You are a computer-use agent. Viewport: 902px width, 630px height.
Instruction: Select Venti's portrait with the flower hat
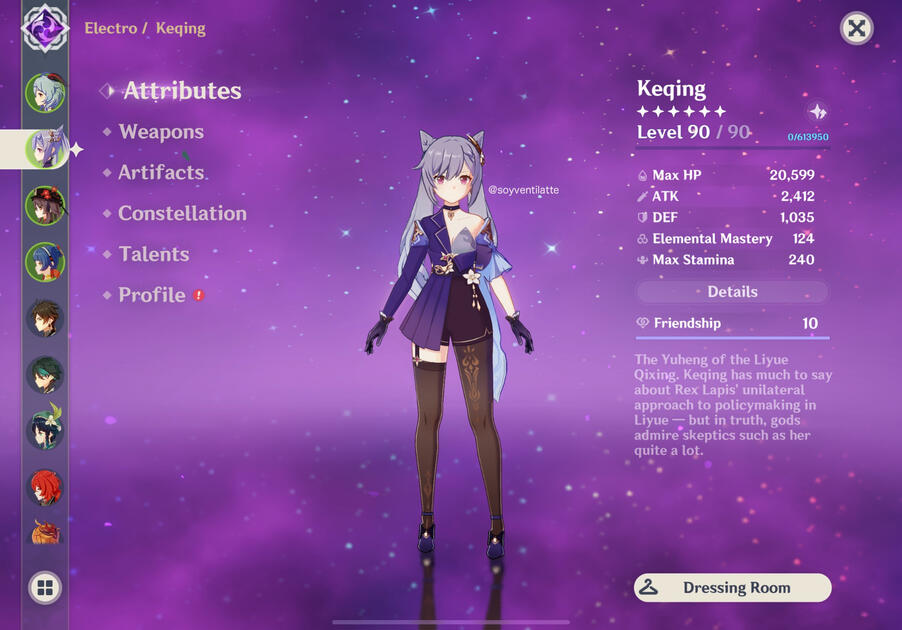(x=45, y=430)
